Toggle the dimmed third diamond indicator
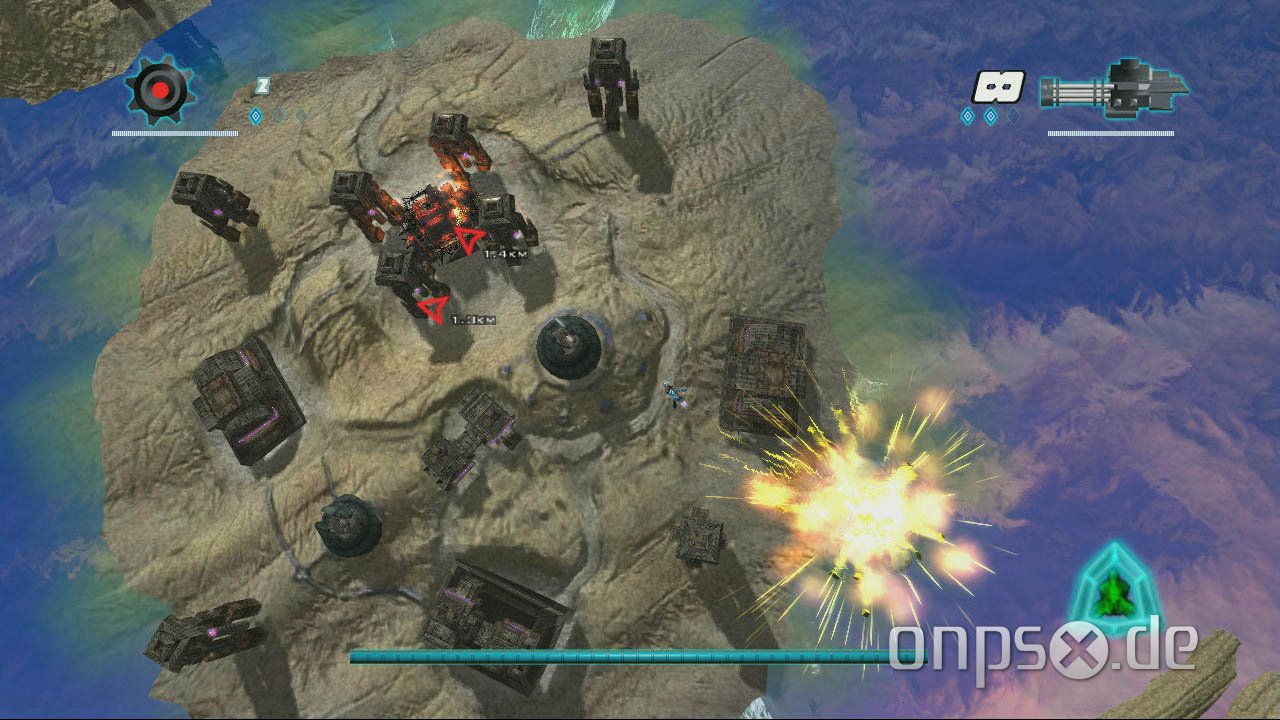The height and width of the screenshot is (720, 1280). coord(1013,115)
